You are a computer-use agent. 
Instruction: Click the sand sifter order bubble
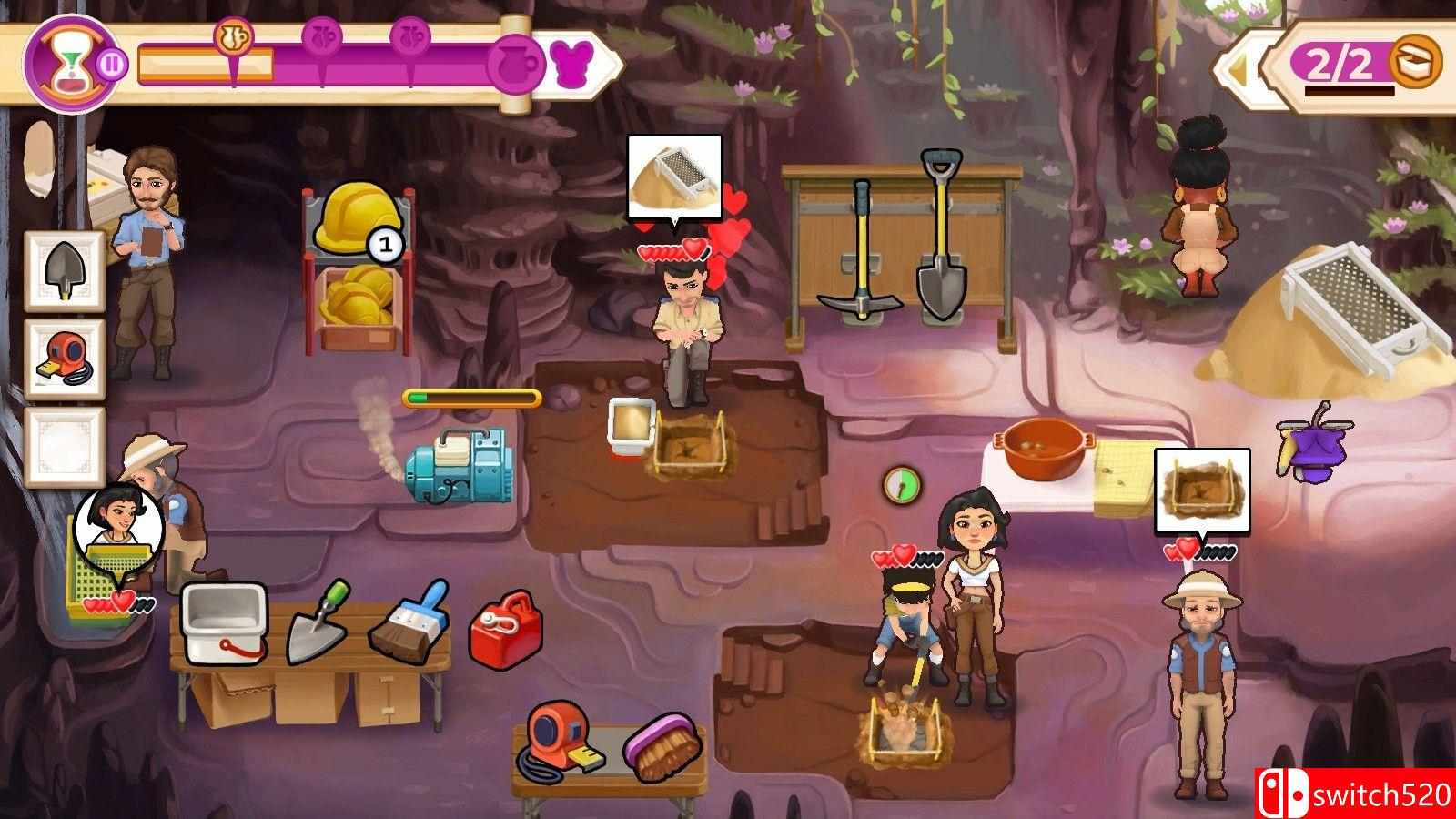(x=674, y=177)
